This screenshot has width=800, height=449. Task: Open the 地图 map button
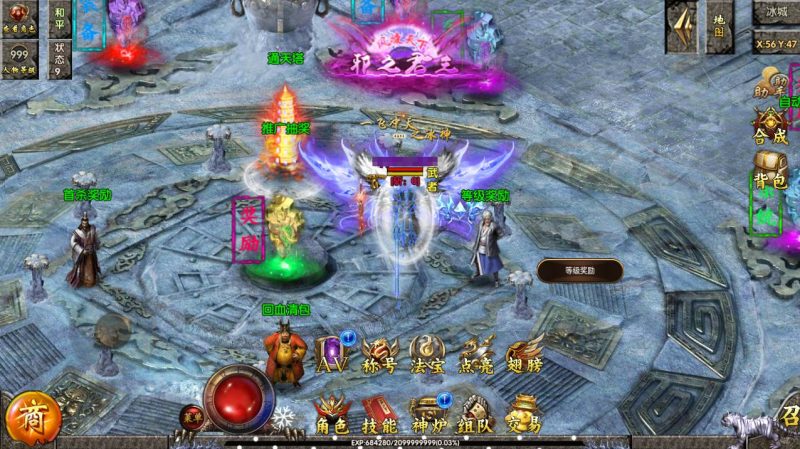[718, 27]
